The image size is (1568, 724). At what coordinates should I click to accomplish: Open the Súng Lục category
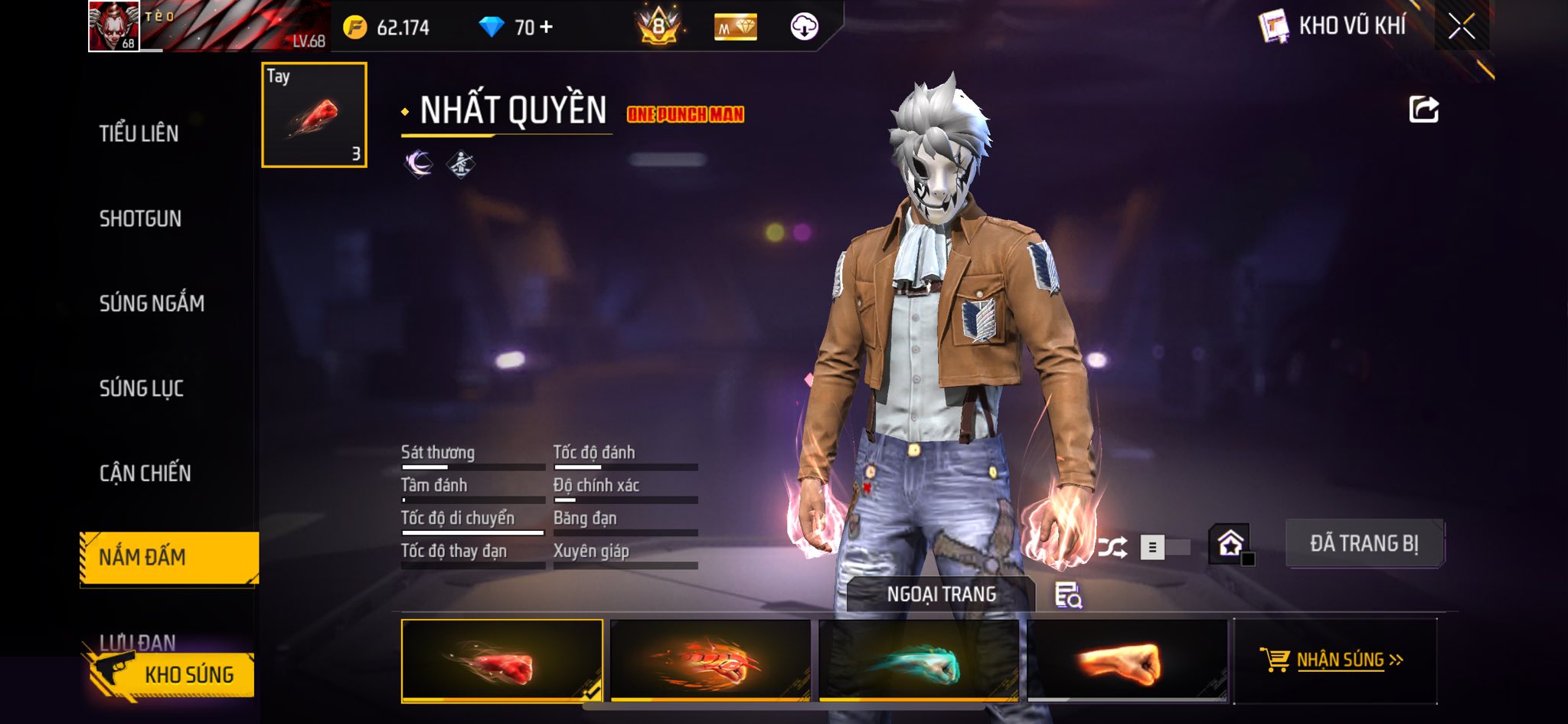tap(142, 388)
